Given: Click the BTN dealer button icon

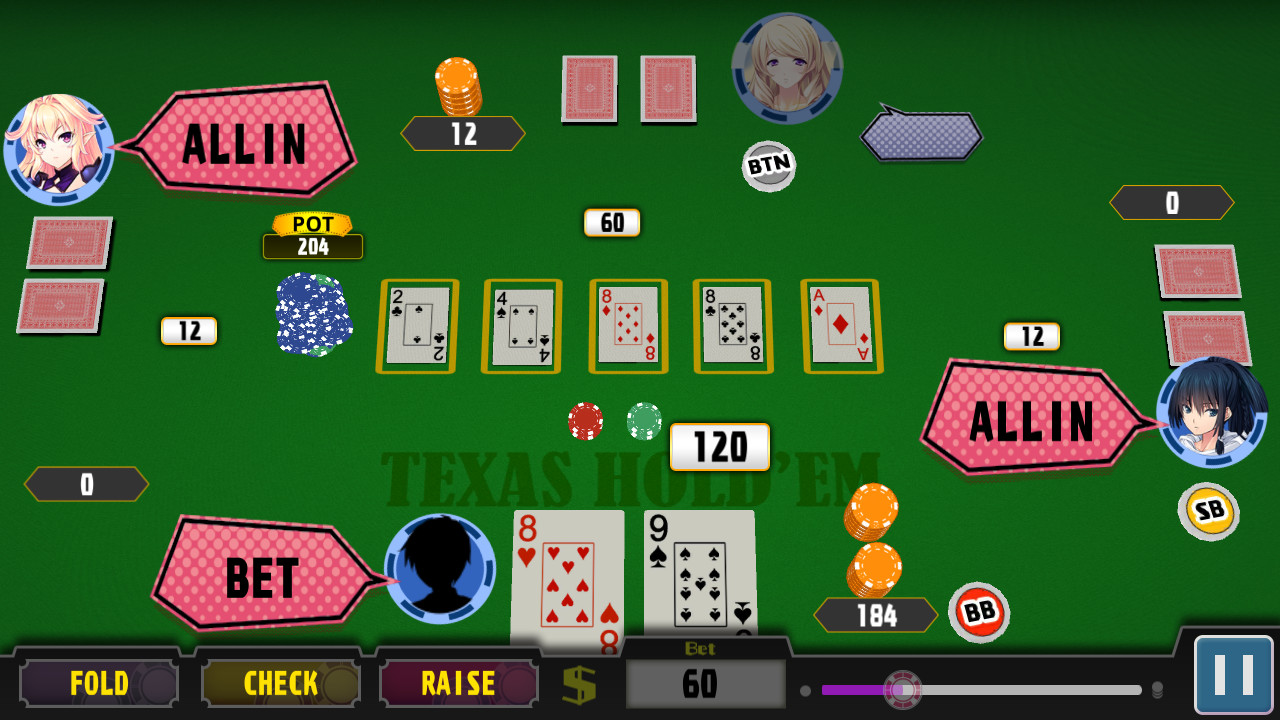Looking at the screenshot, I should [x=768, y=167].
